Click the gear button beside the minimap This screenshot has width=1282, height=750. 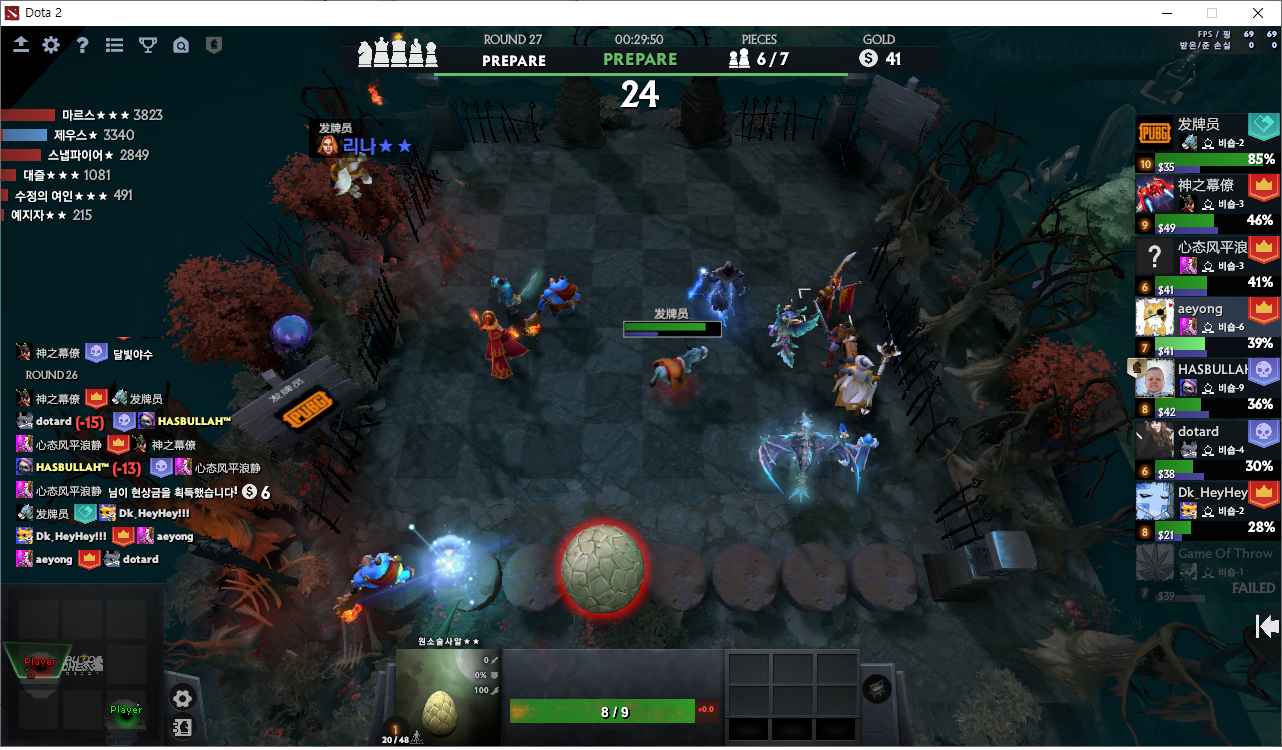click(x=182, y=698)
